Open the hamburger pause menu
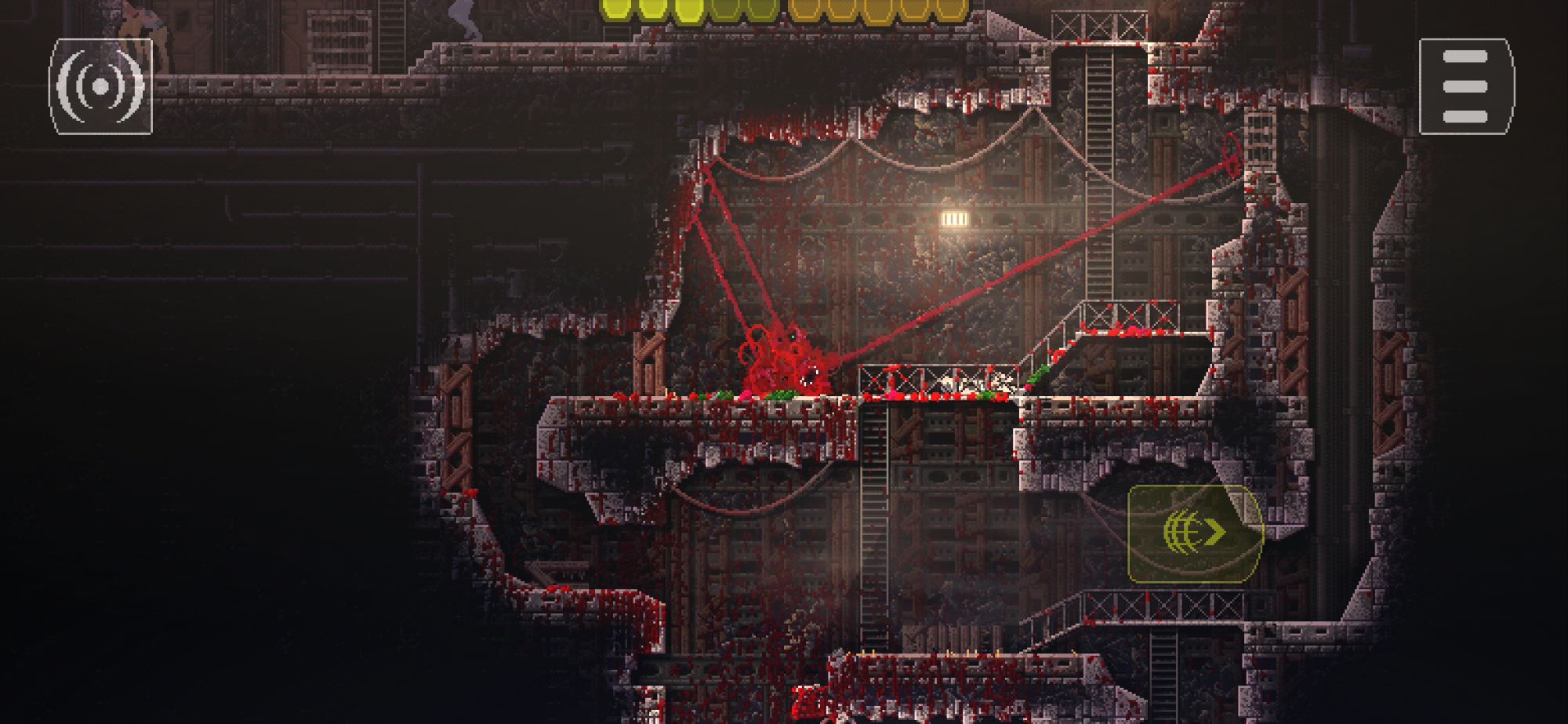1568x724 pixels. click(x=1465, y=86)
